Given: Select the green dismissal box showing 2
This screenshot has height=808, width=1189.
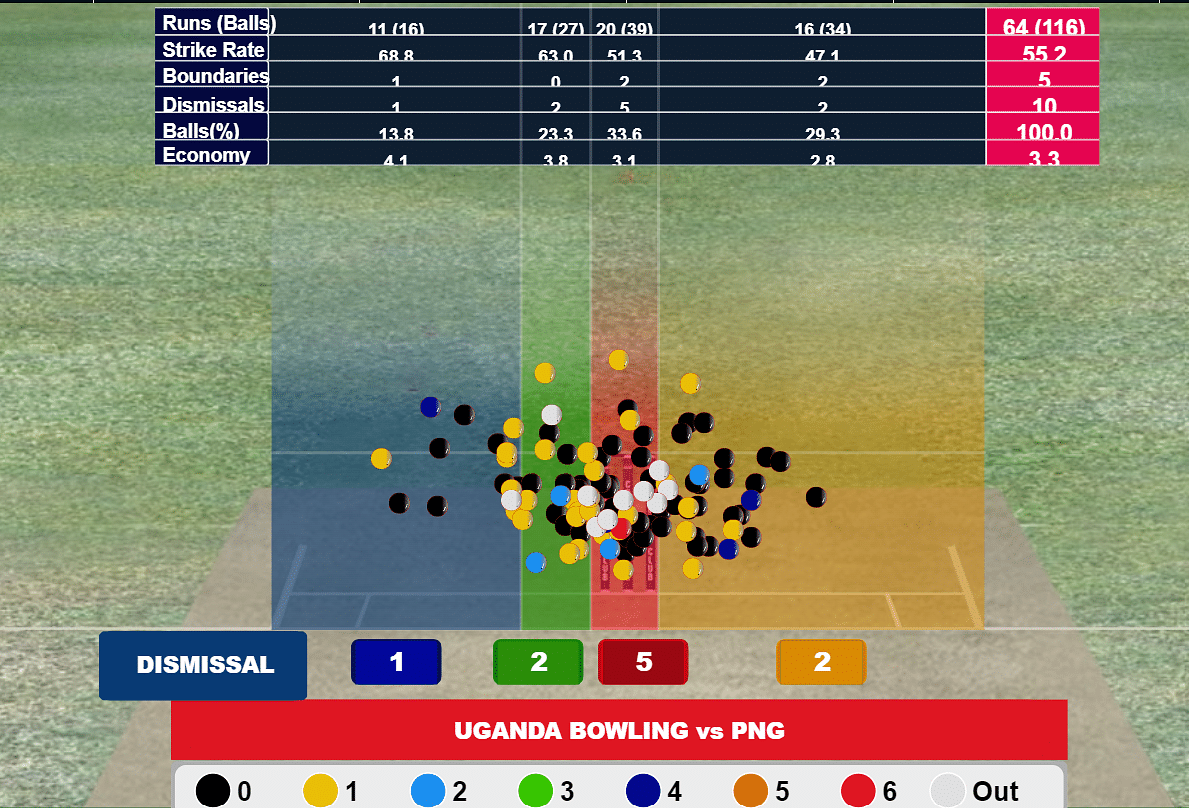Looking at the screenshot, I should [538, 662].
